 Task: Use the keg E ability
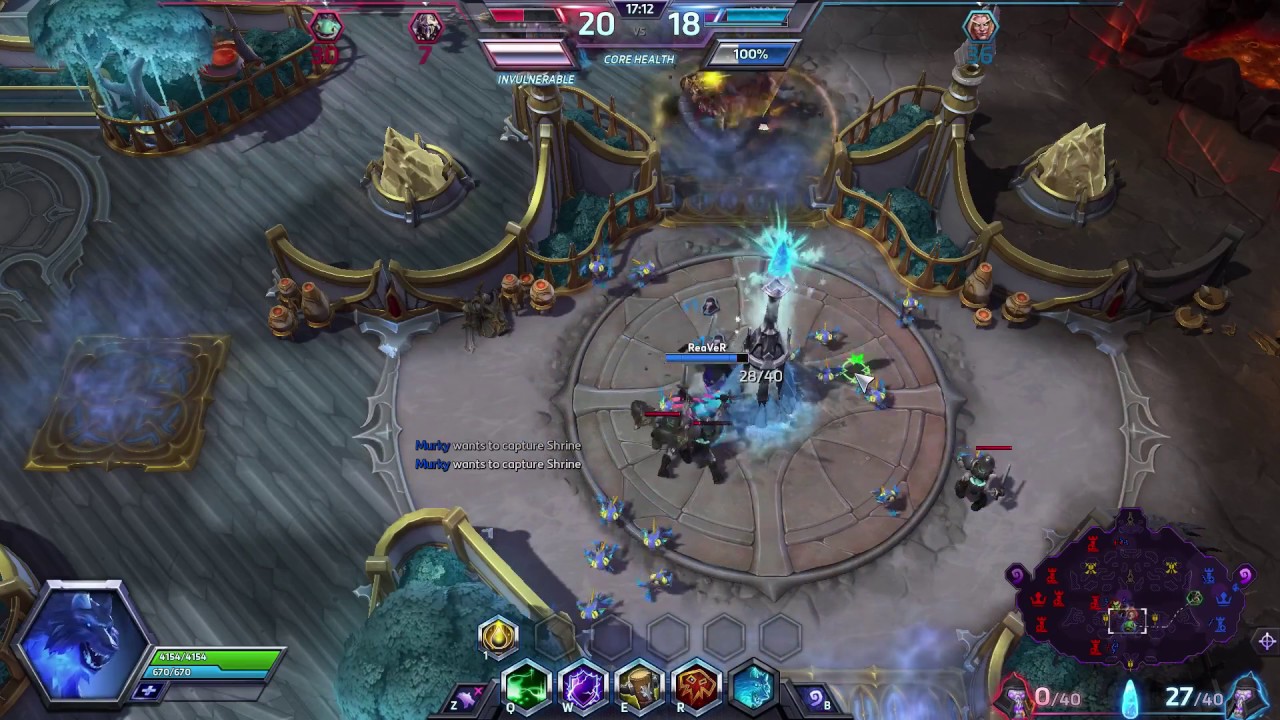(639, 686)
